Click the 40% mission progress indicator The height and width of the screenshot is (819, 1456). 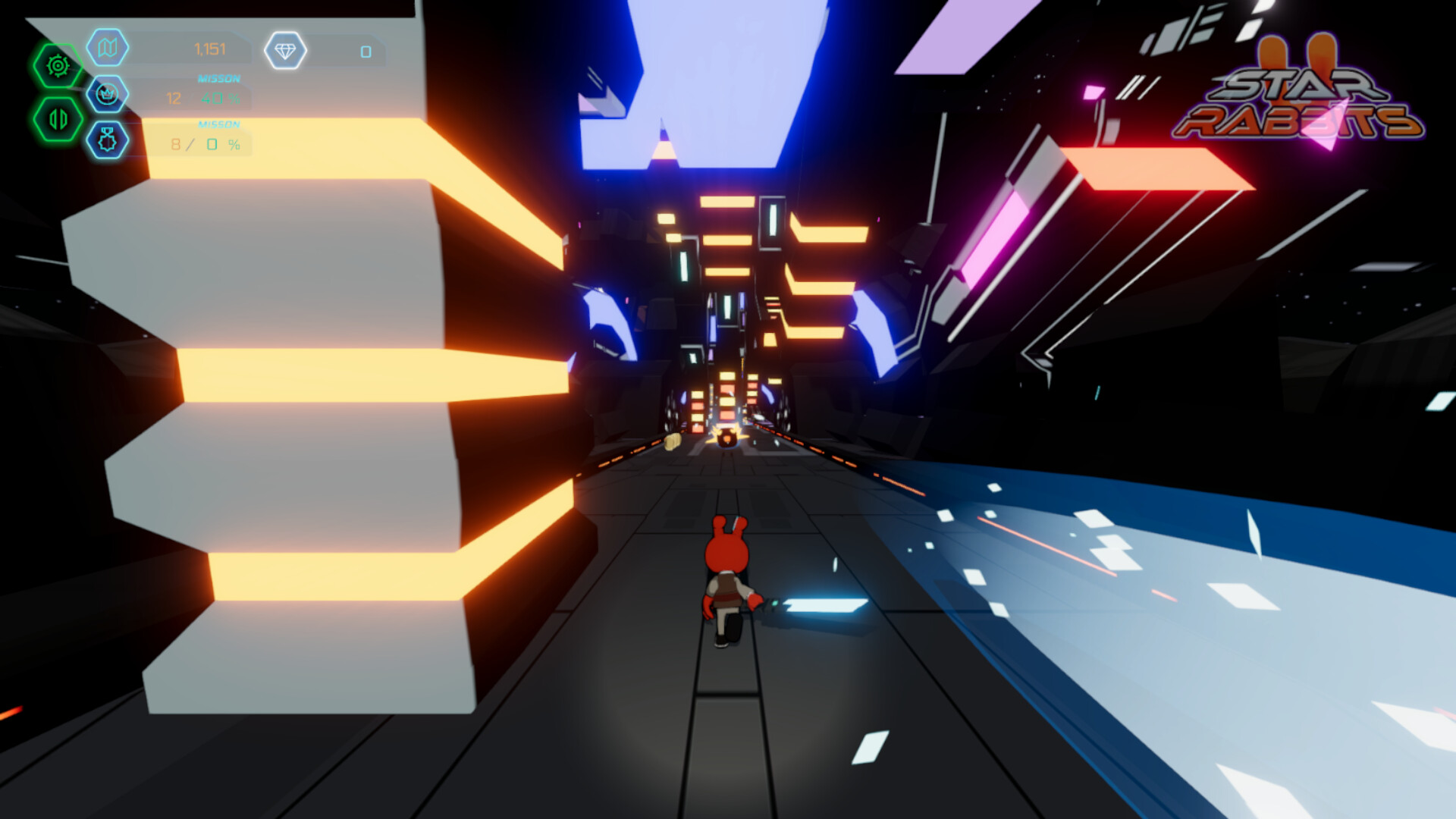pyautogui.click(x=218, y=97)
